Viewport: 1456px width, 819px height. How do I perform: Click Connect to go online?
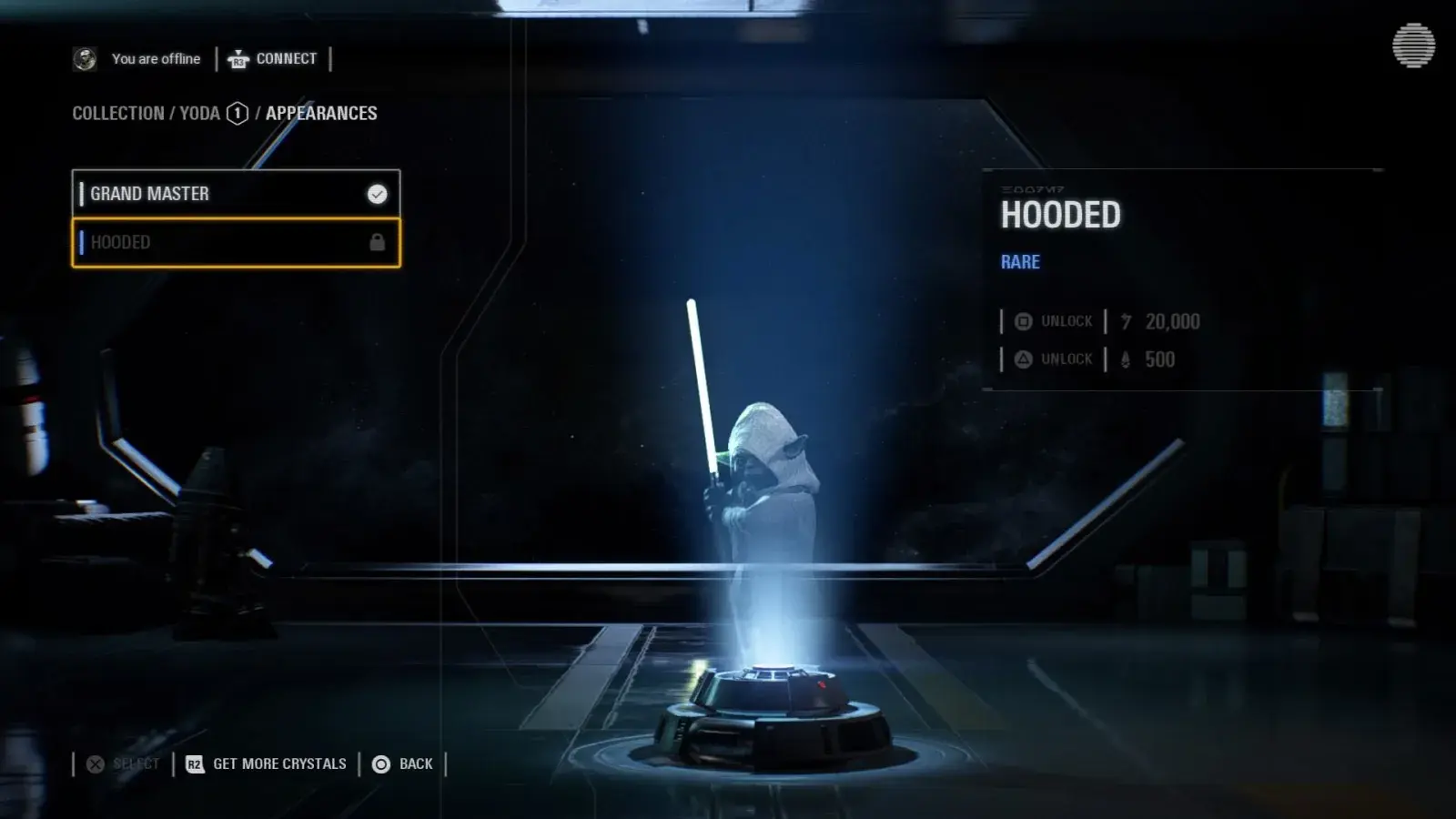click(x=273, y=59)
